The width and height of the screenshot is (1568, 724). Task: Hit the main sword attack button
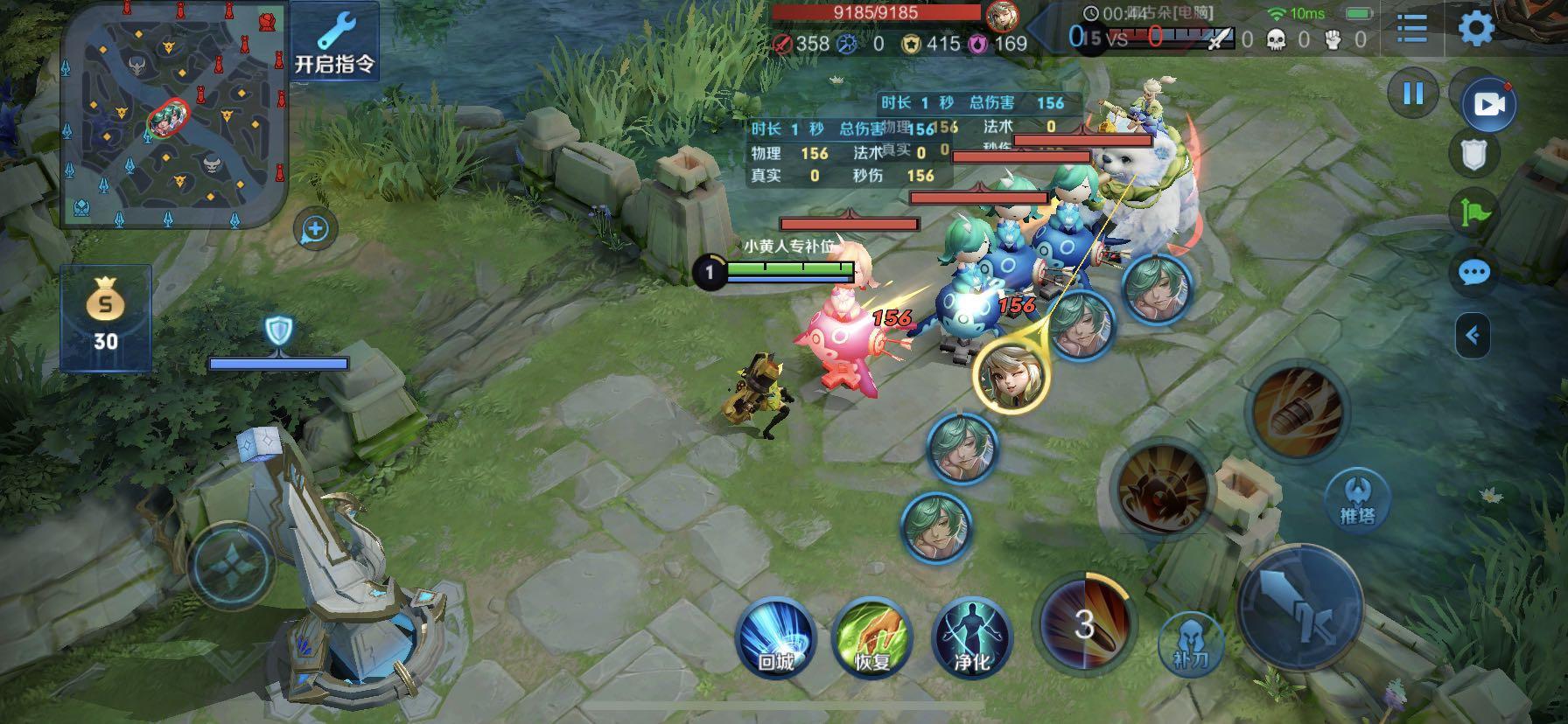1300,609
